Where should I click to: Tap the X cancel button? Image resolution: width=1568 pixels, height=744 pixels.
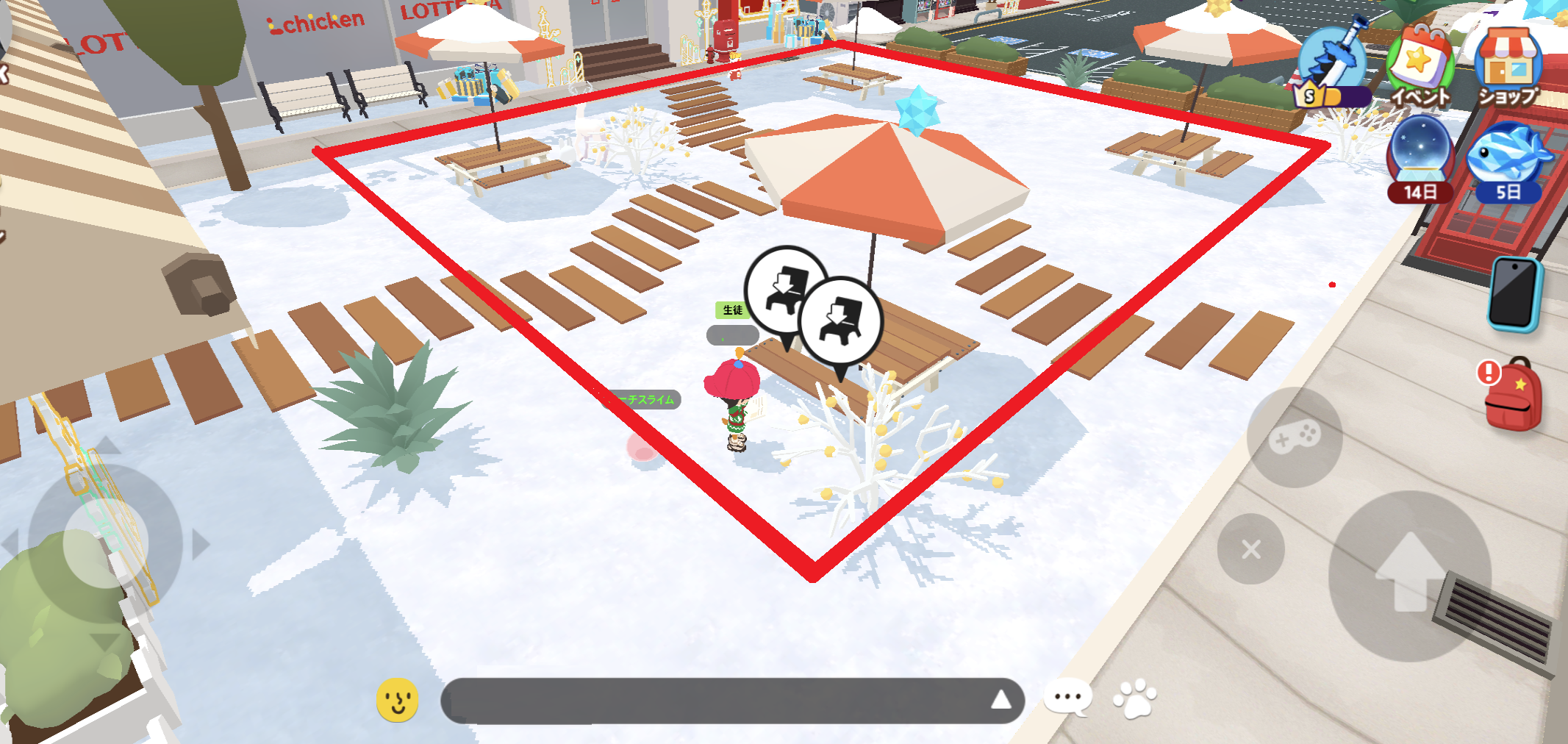[1250, 549]
